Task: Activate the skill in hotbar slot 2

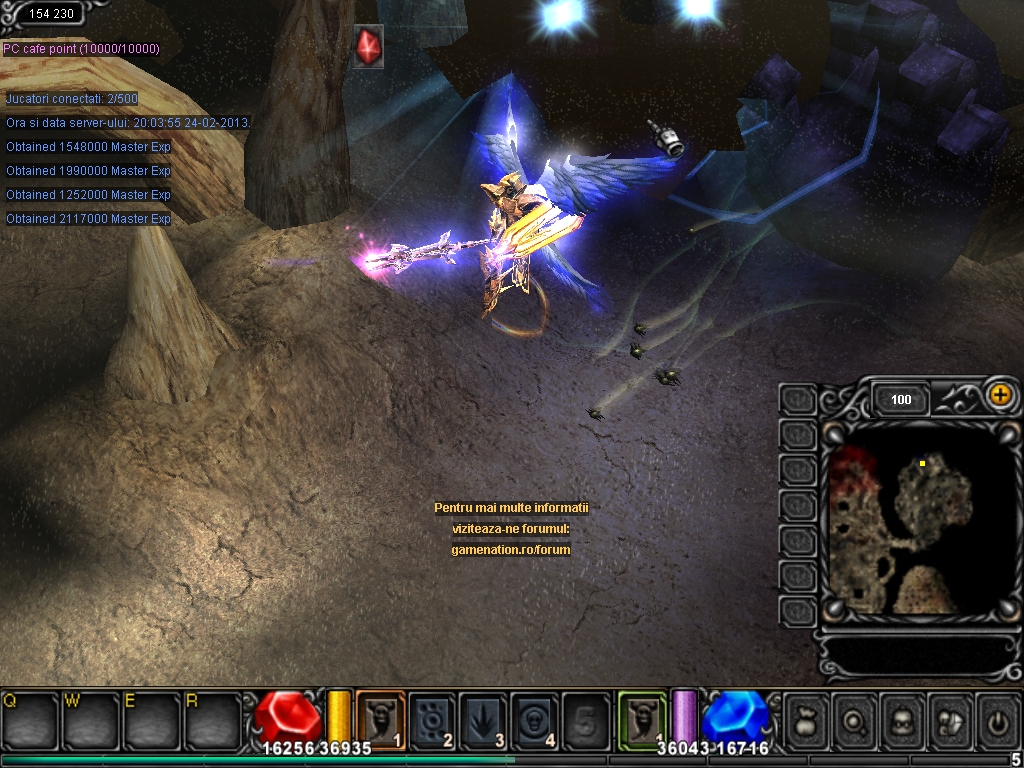Action: (x=432, y=719)
